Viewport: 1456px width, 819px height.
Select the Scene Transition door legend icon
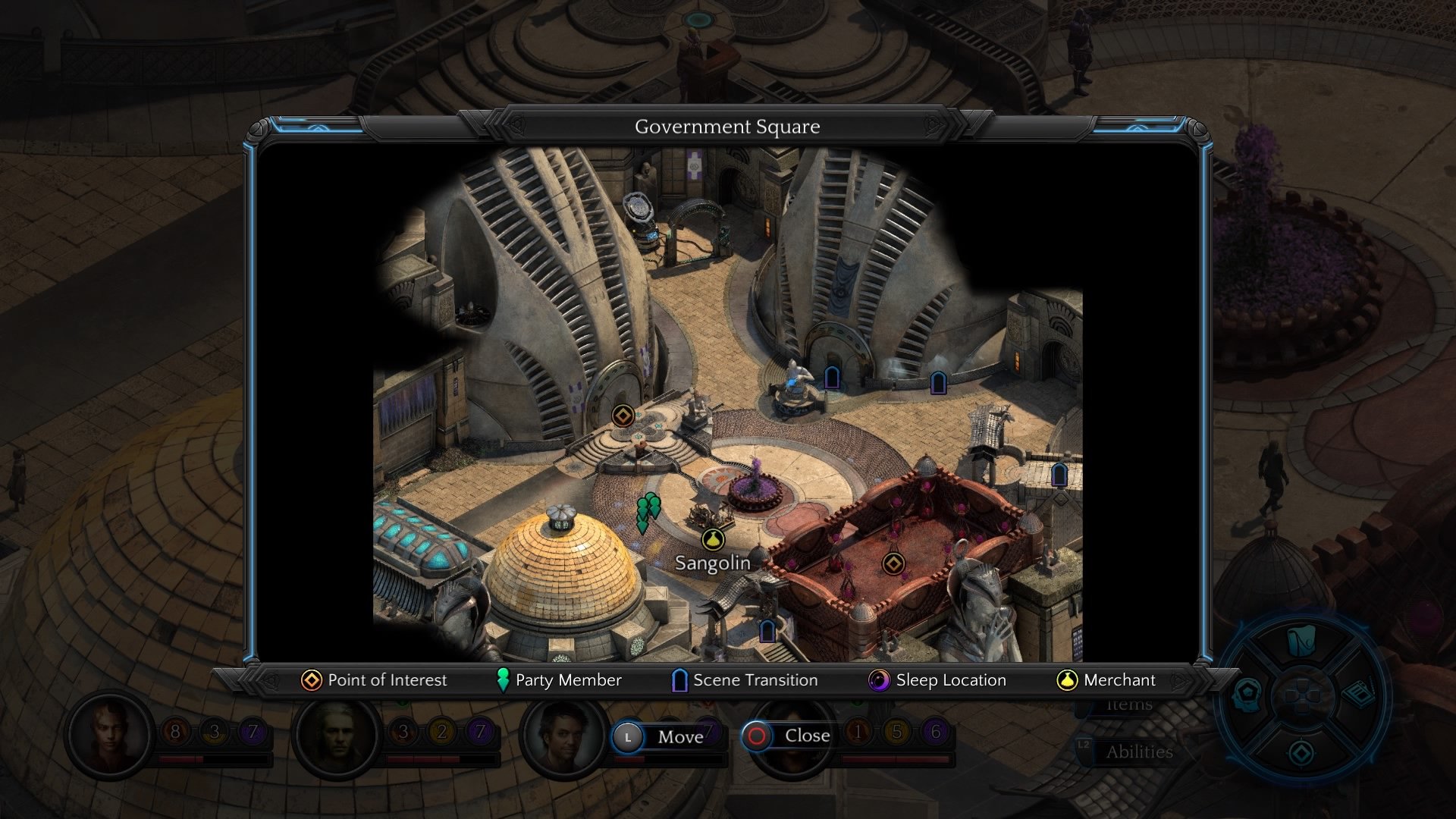click(x=679, y=680)
